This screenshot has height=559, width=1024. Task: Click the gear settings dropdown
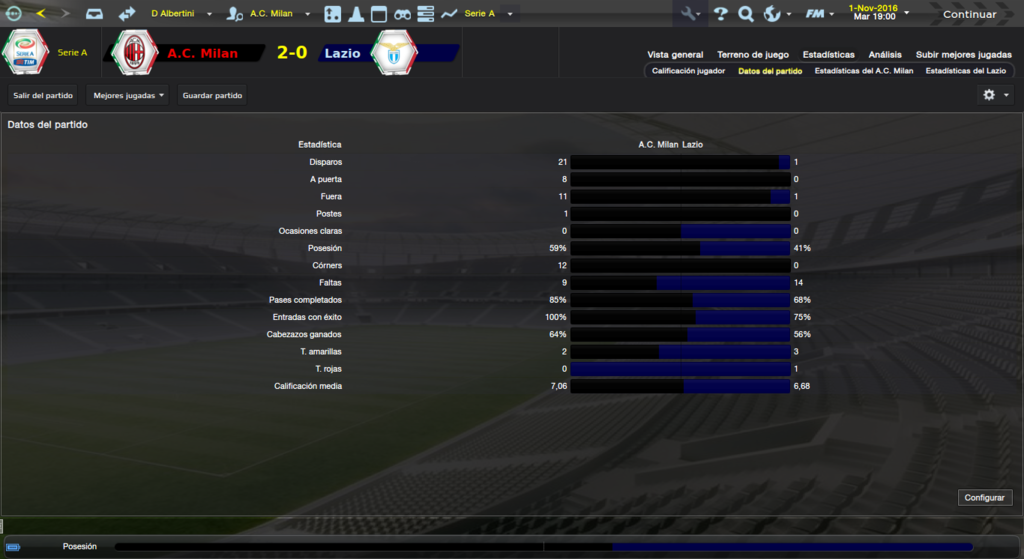(995, 95)
